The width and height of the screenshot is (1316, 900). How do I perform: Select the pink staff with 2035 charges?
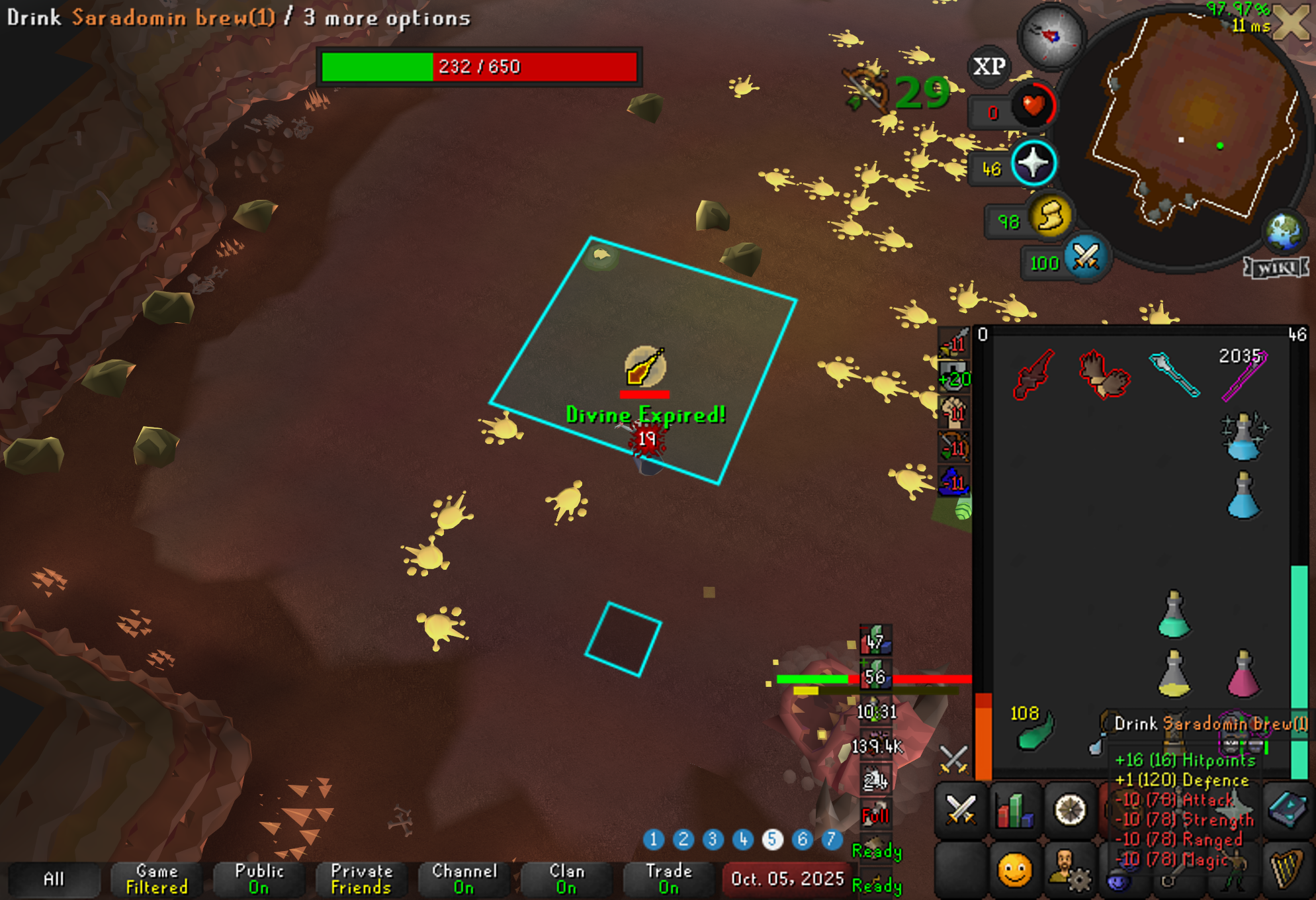tap(1245, 375)
